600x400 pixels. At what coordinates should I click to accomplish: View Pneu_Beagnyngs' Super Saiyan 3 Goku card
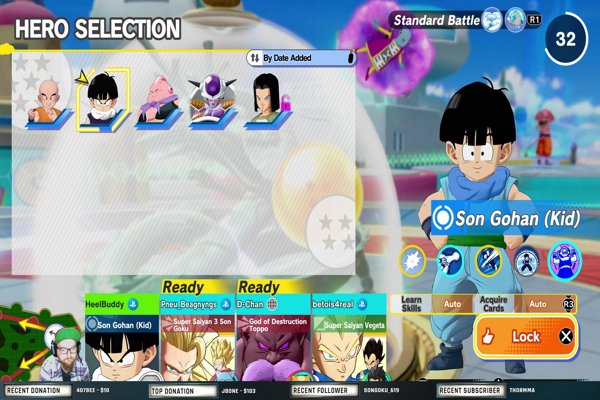coord(195,340)
